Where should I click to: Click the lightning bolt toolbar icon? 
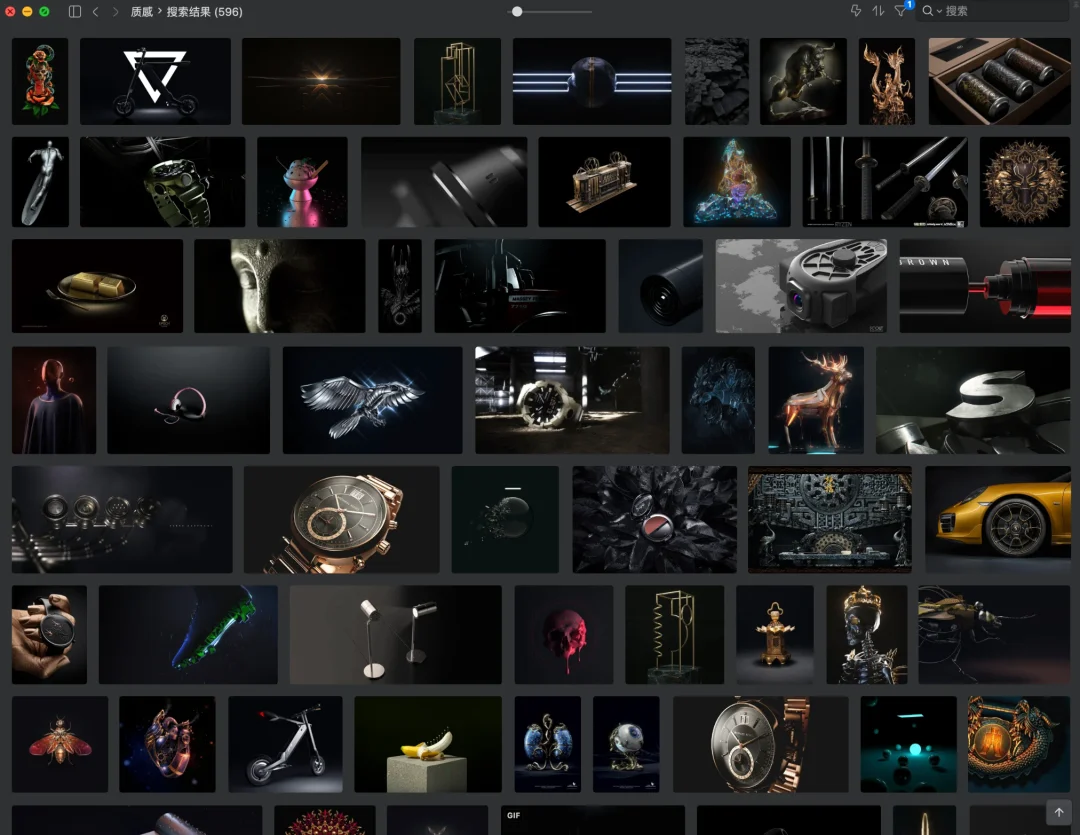coord(856,11)
